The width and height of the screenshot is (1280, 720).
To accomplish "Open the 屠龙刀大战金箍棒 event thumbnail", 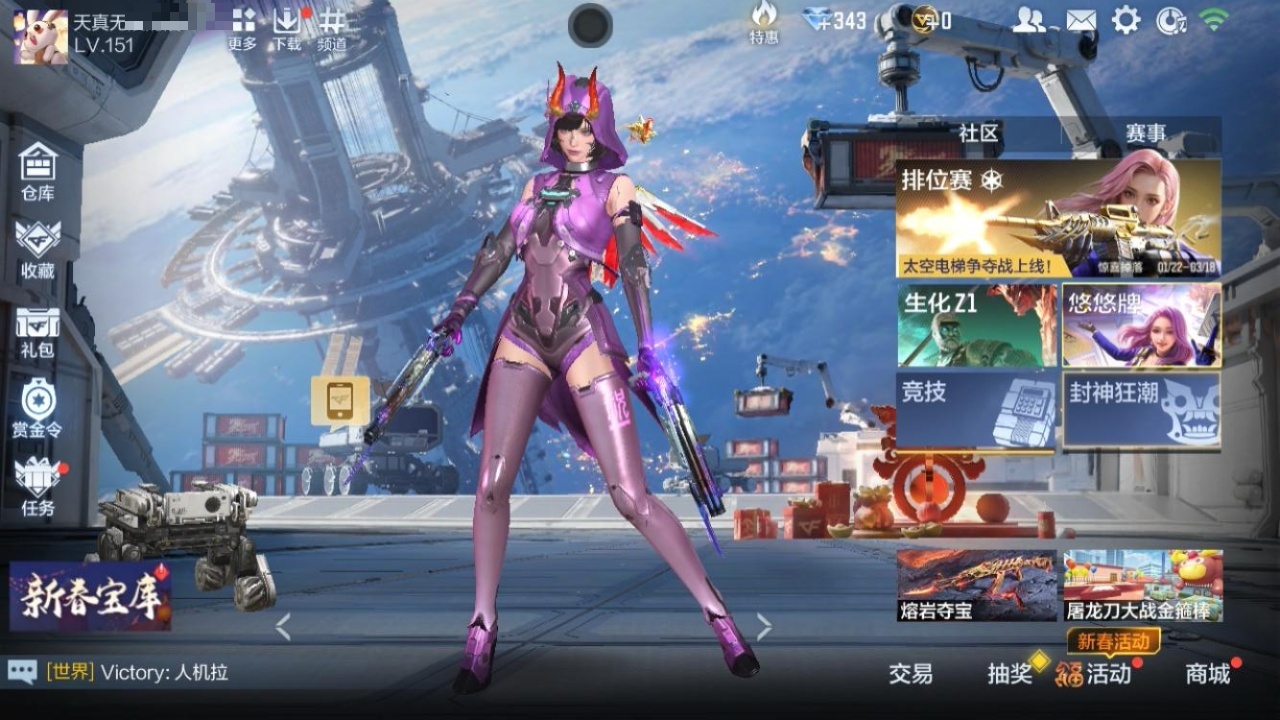I will pyautogui.click(x=1142, y=585).
